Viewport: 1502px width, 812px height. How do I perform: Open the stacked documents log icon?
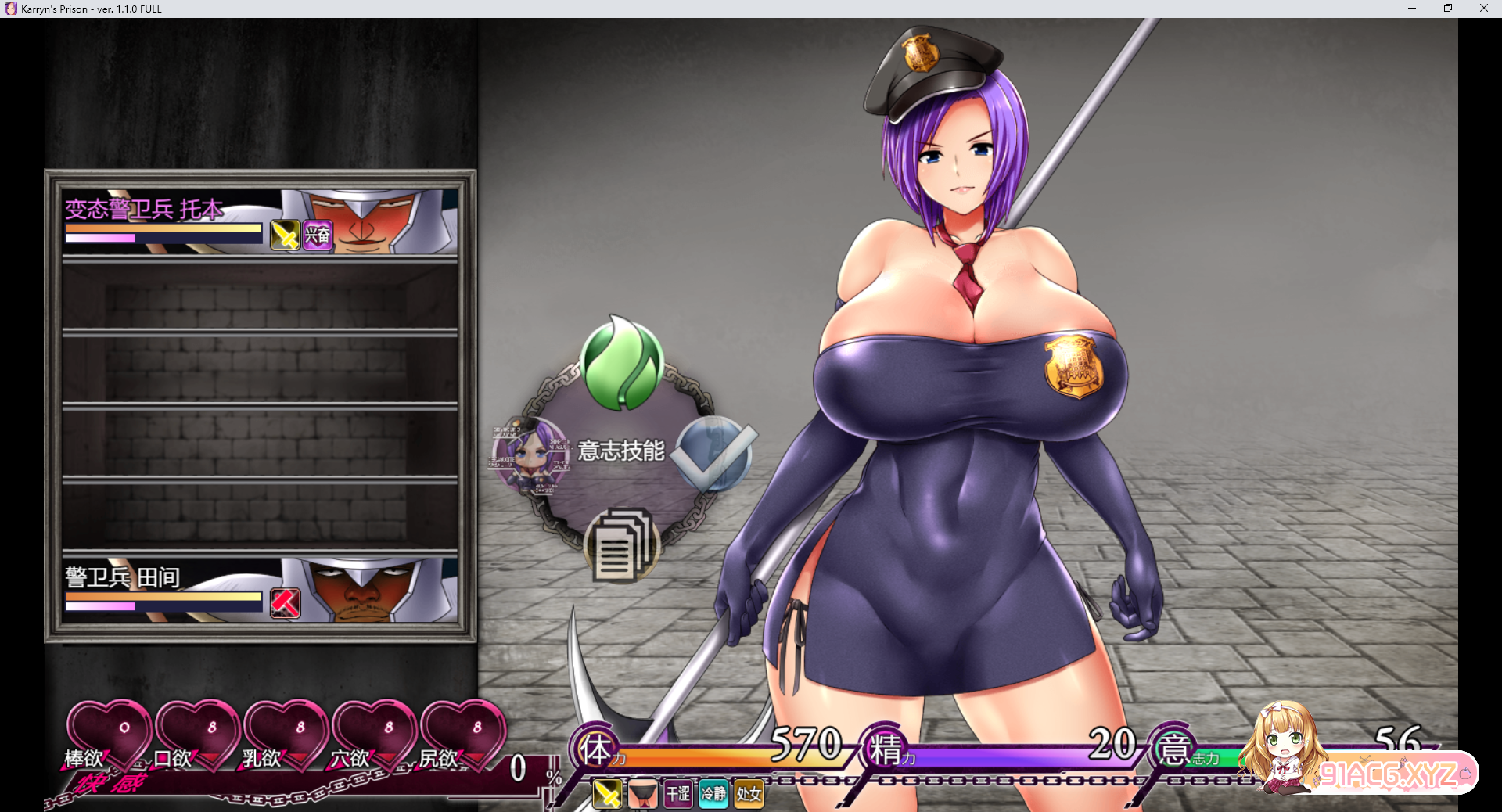[x=623, y=545]
